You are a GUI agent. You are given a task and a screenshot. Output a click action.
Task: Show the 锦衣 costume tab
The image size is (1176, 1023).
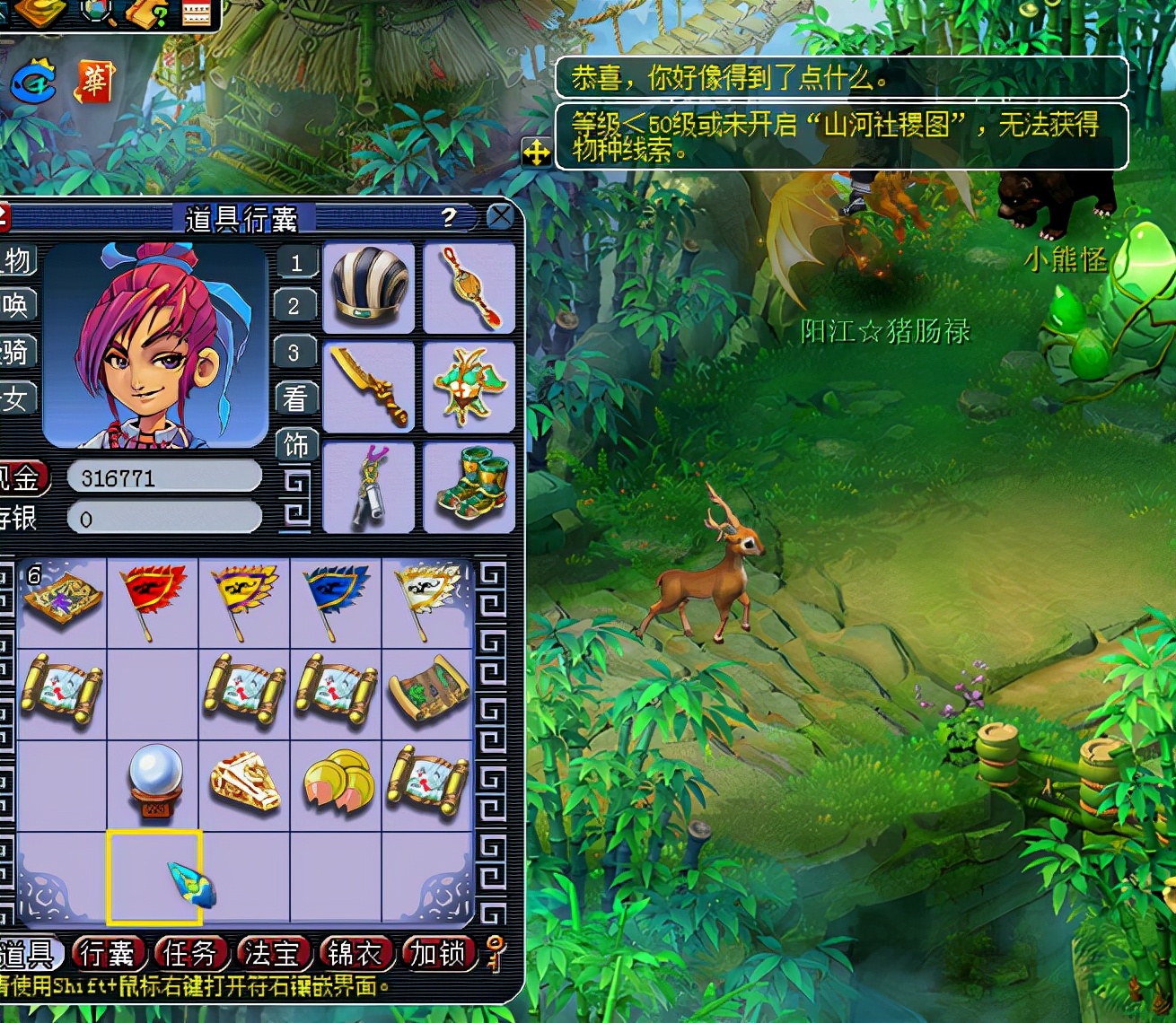point(355,953)
